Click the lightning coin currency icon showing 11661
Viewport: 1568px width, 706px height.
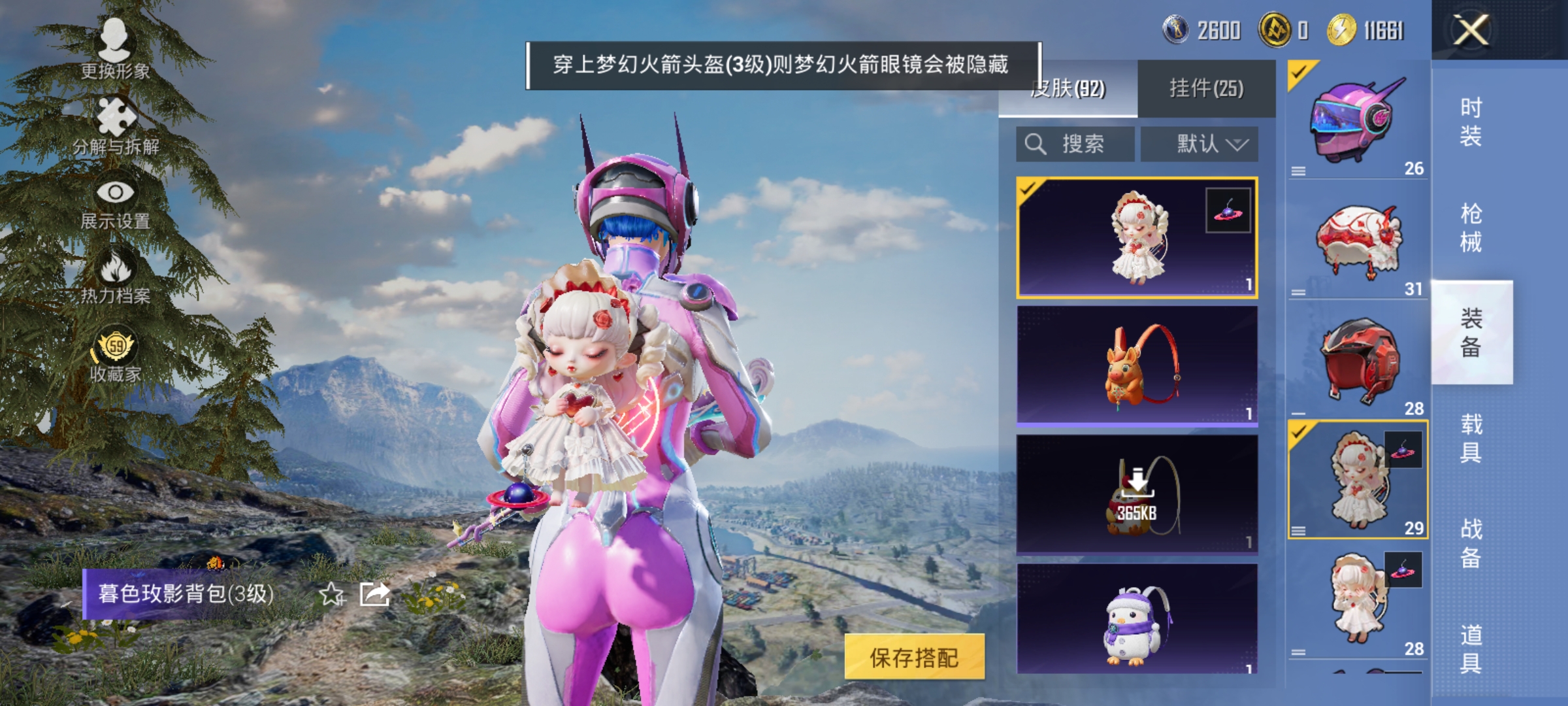click(x=1345, y=30)
